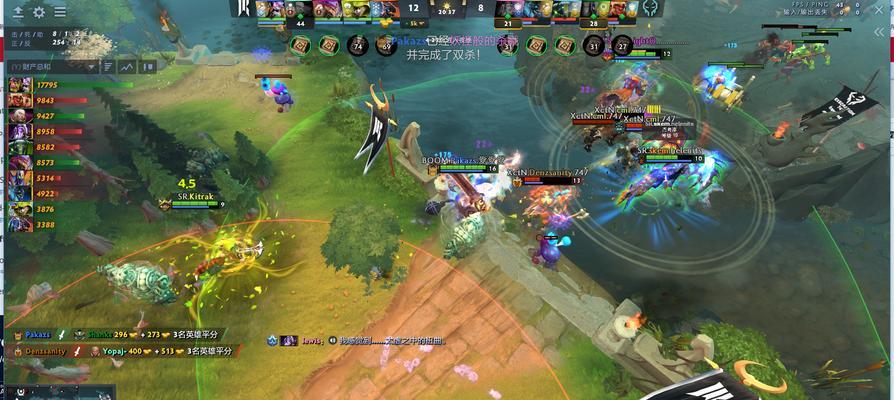Switch to the line graph view button
Image resolution: width=894 pixels, height=400 pixels.
[x=127, y=66]
